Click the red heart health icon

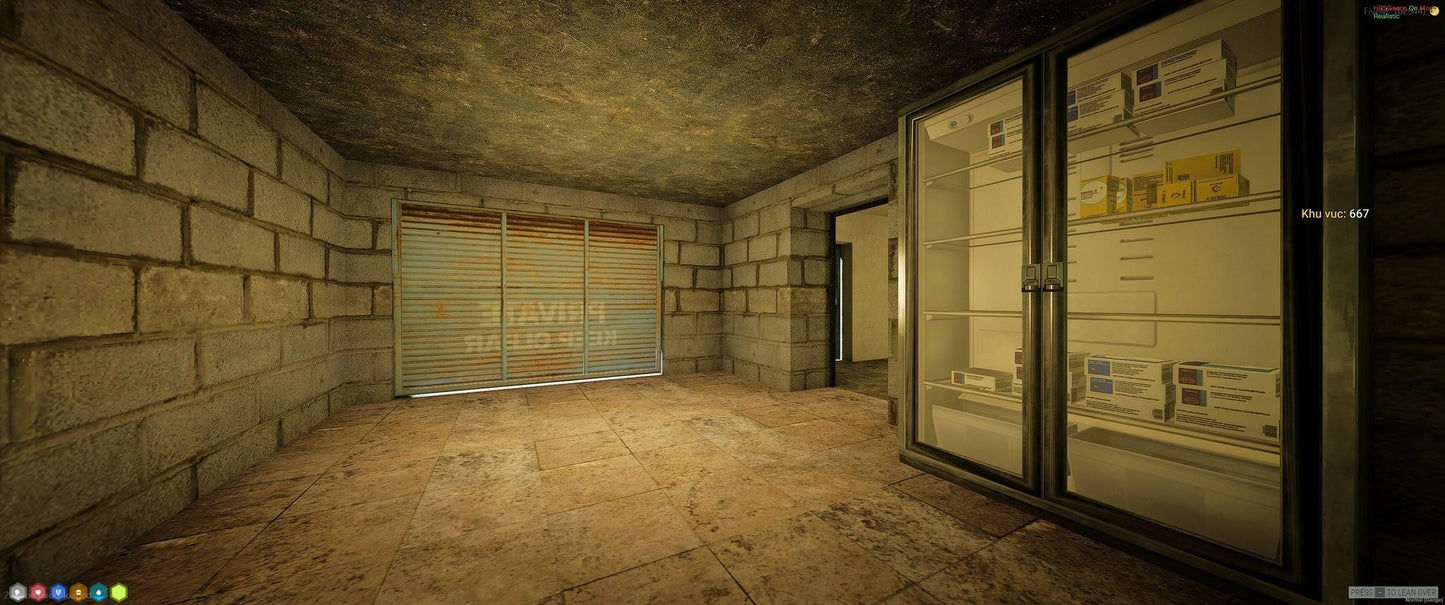click(38, 592)
